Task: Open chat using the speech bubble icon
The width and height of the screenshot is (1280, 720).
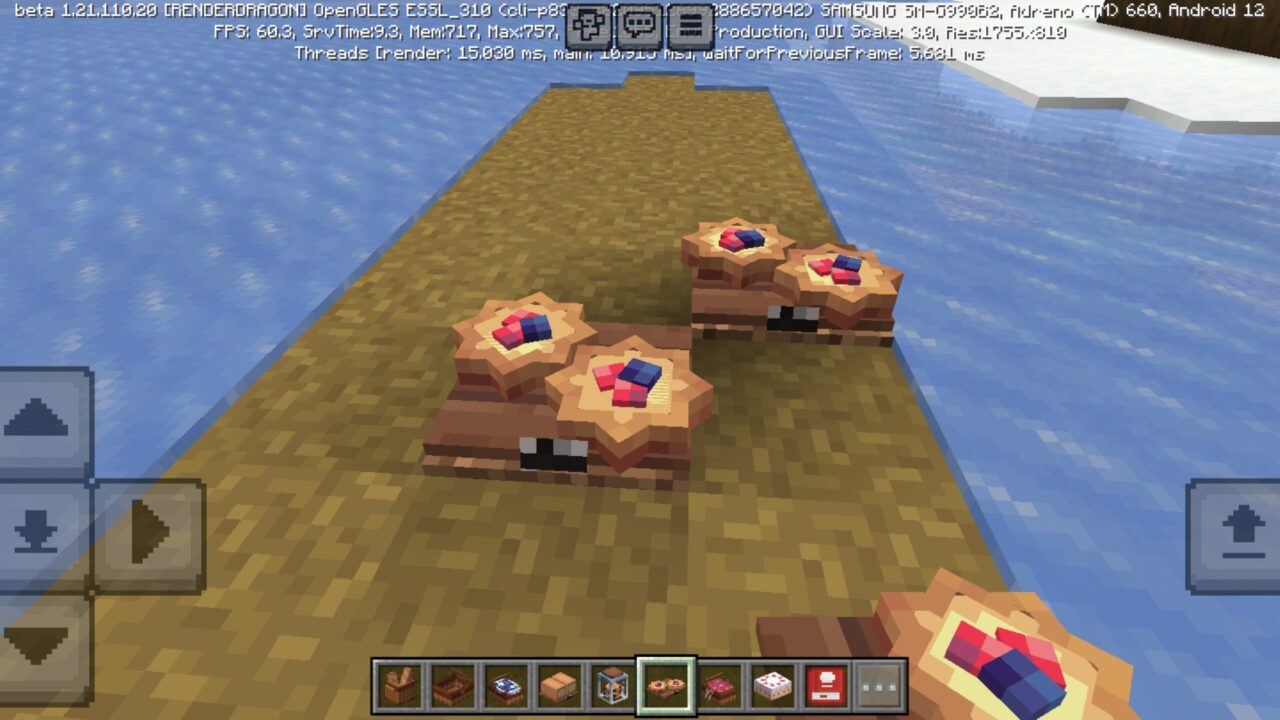Action: (637, 21)
